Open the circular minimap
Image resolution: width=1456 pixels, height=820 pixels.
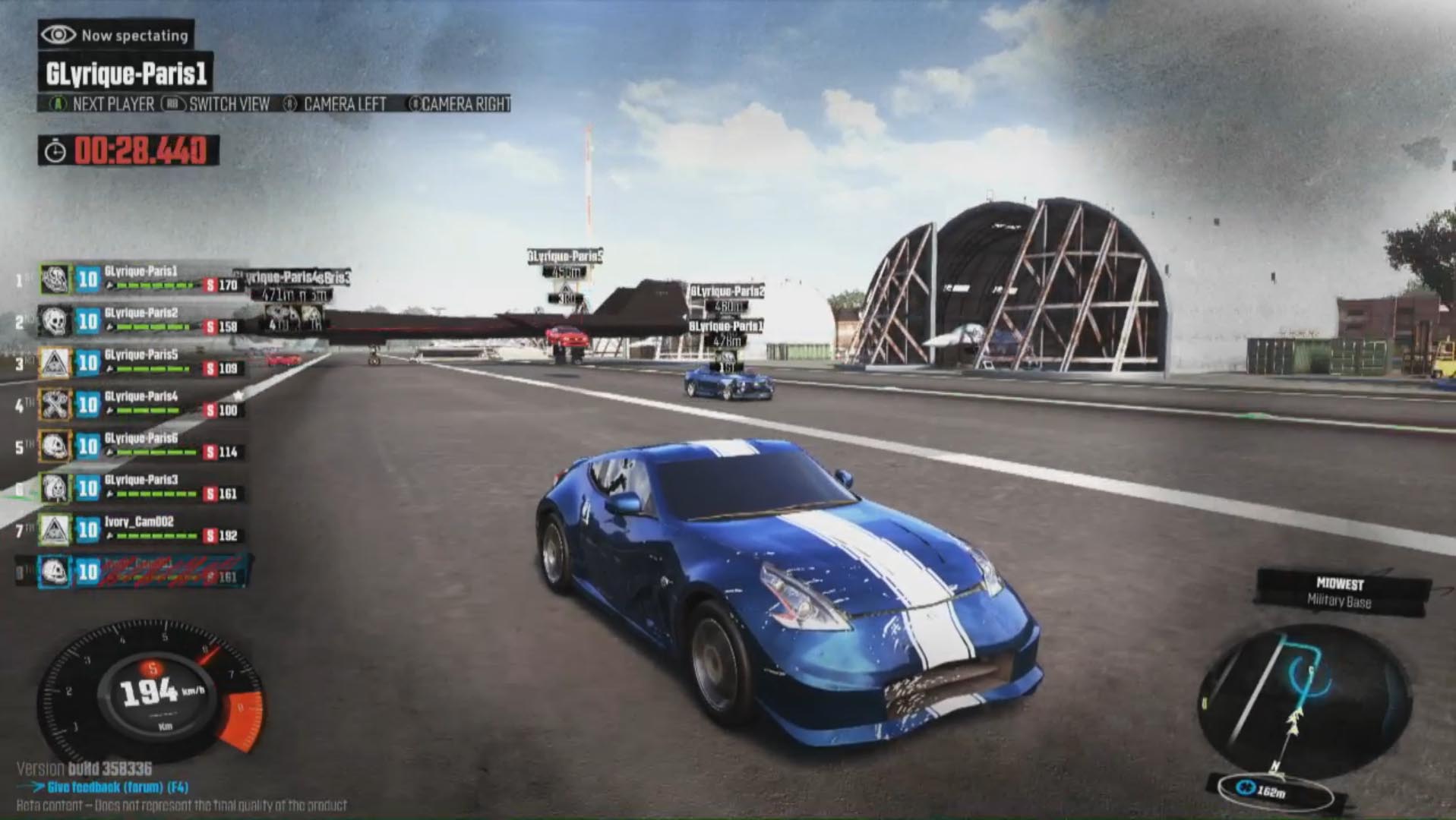tap(1302, 699)
